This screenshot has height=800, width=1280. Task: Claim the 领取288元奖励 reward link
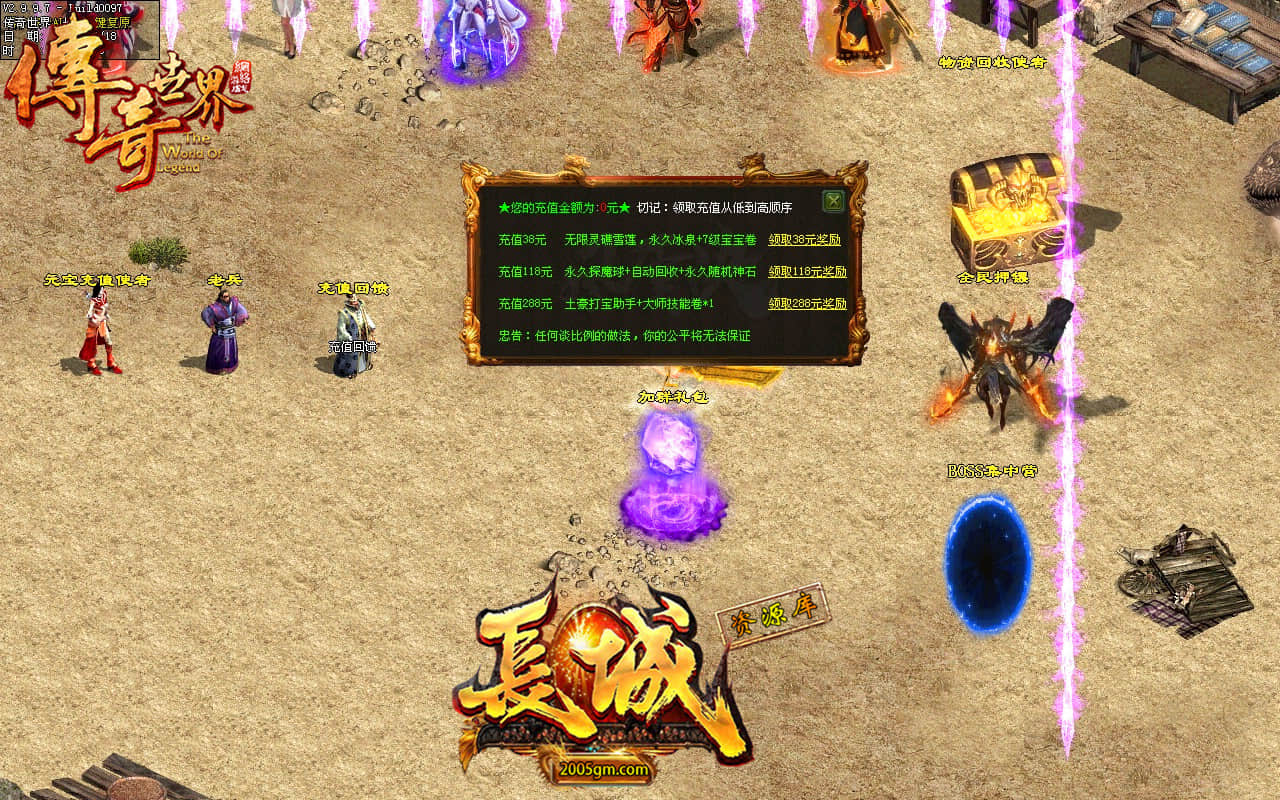click(807, 304)
